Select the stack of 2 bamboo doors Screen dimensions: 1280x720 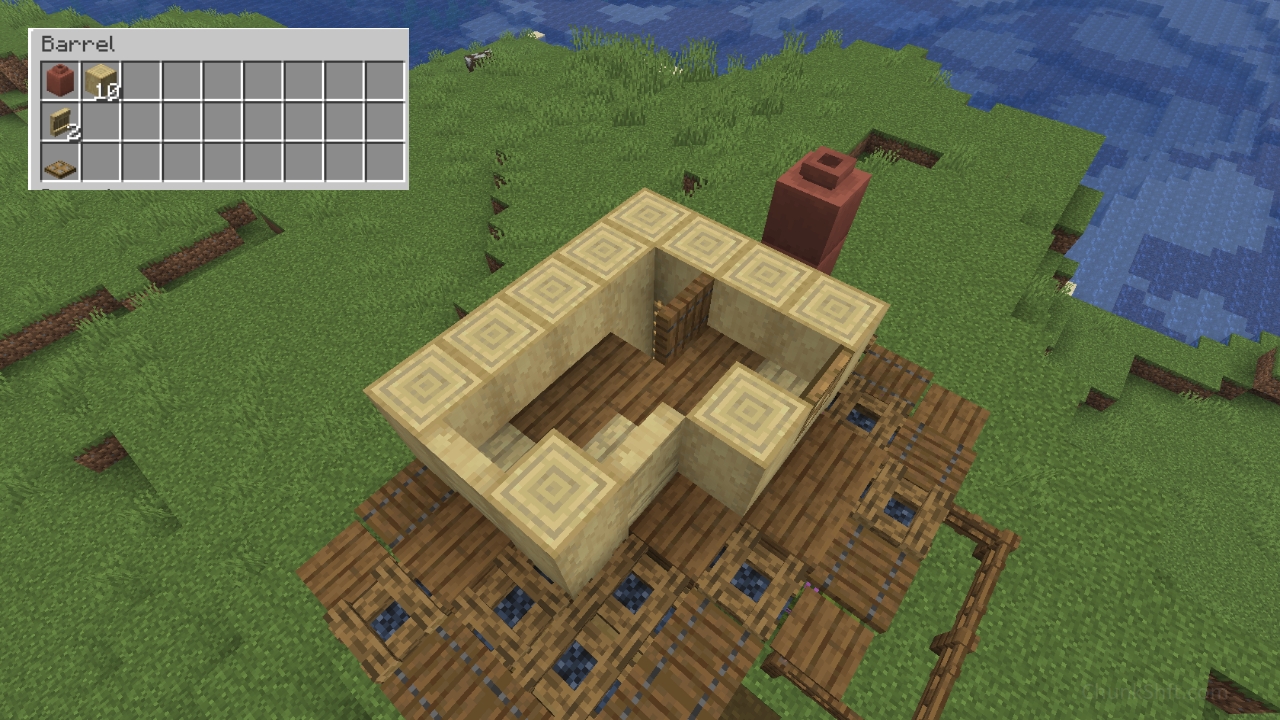coord(58,120)
